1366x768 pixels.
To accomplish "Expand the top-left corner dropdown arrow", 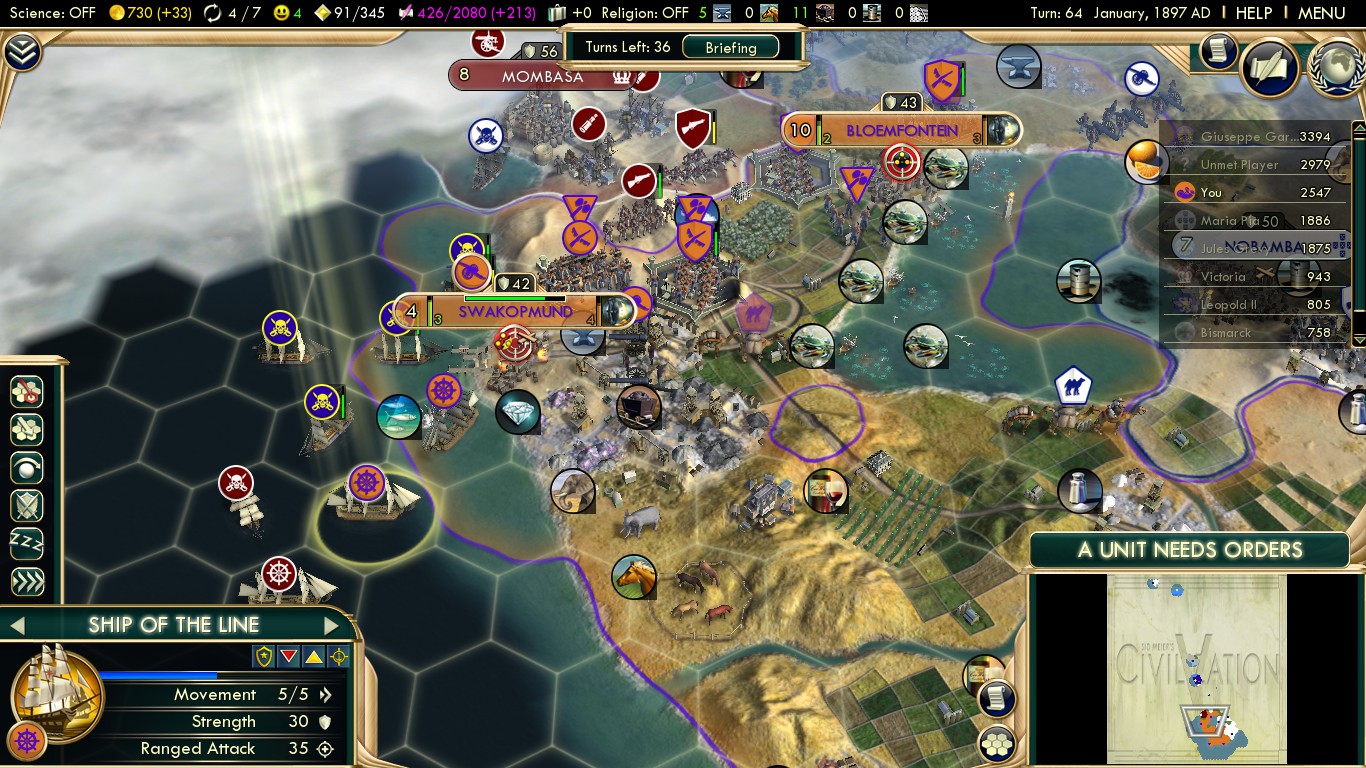I will point(21,52).
